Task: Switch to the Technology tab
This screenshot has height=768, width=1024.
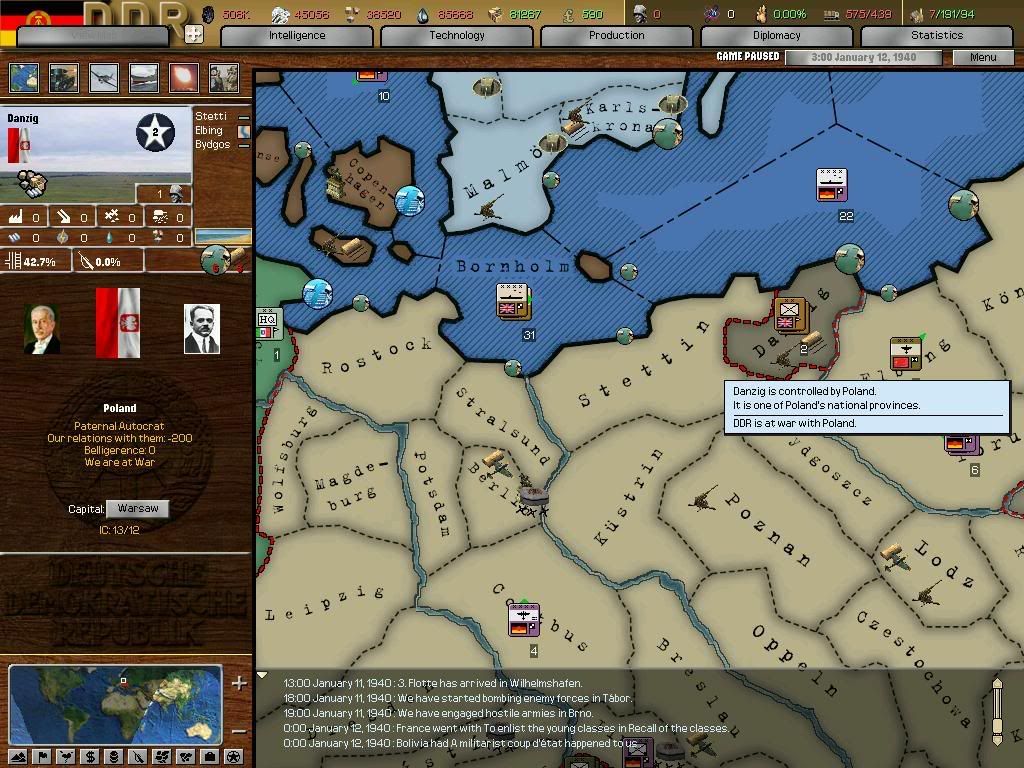Action: pos(457,35)
